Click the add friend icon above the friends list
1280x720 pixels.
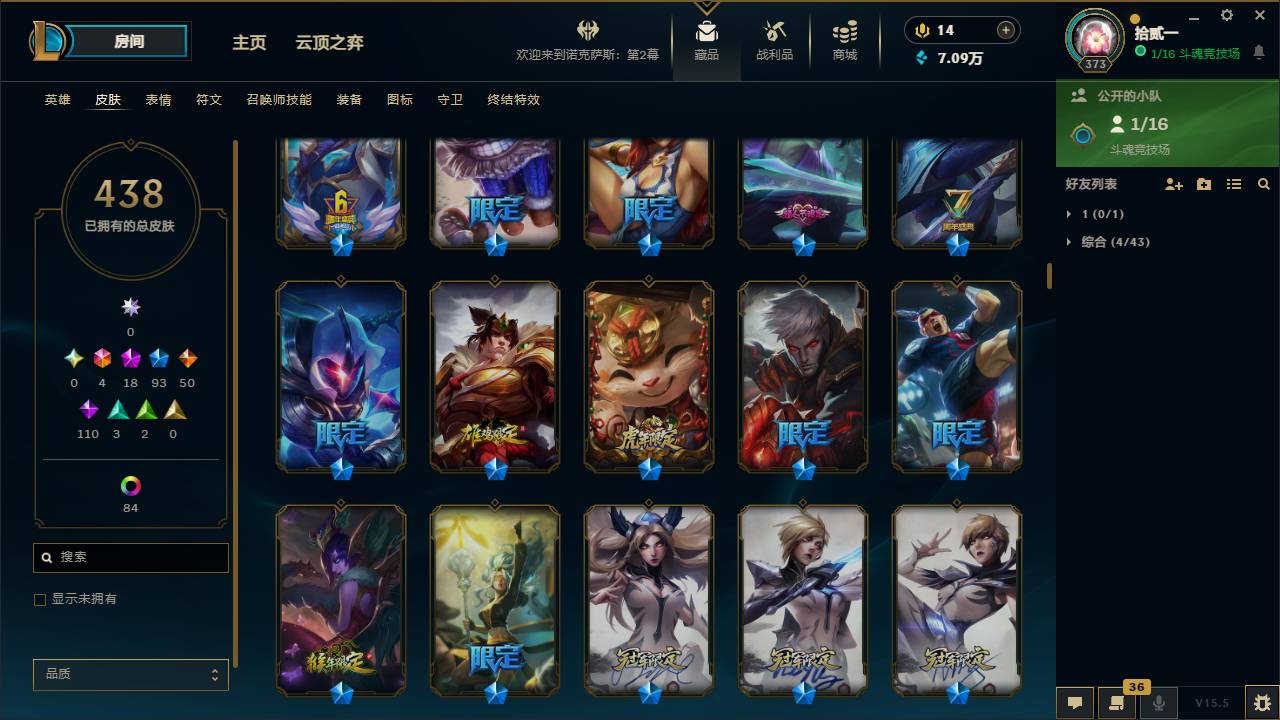1172,184
